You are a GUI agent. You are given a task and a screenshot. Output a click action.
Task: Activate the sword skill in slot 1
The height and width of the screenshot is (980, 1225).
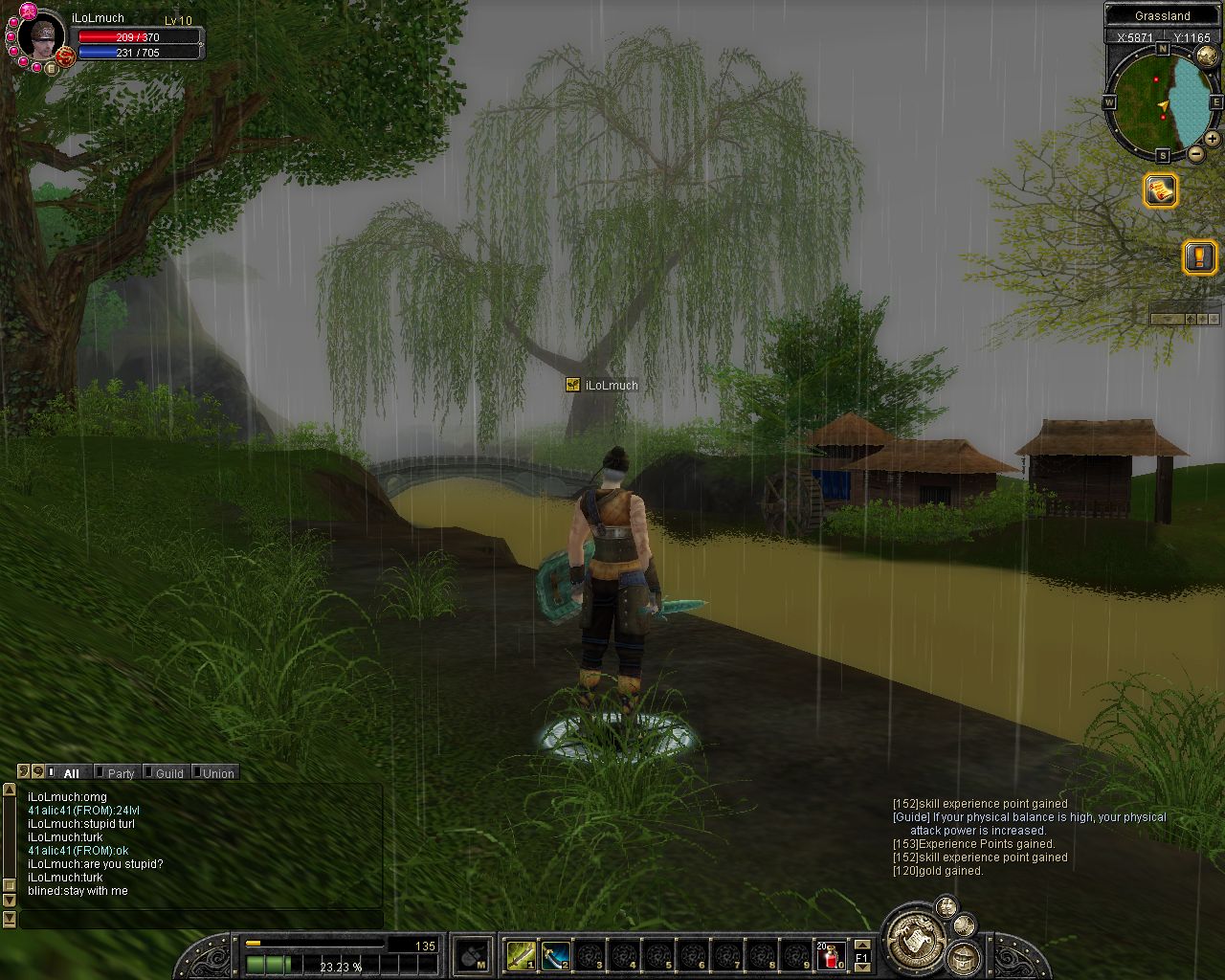521,954
